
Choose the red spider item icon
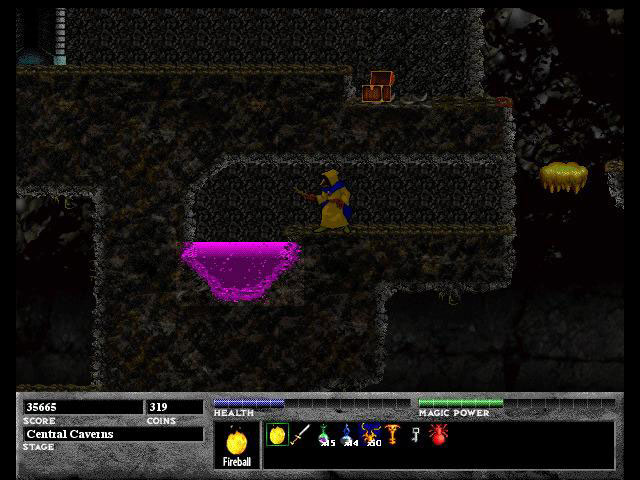(437, 435)
